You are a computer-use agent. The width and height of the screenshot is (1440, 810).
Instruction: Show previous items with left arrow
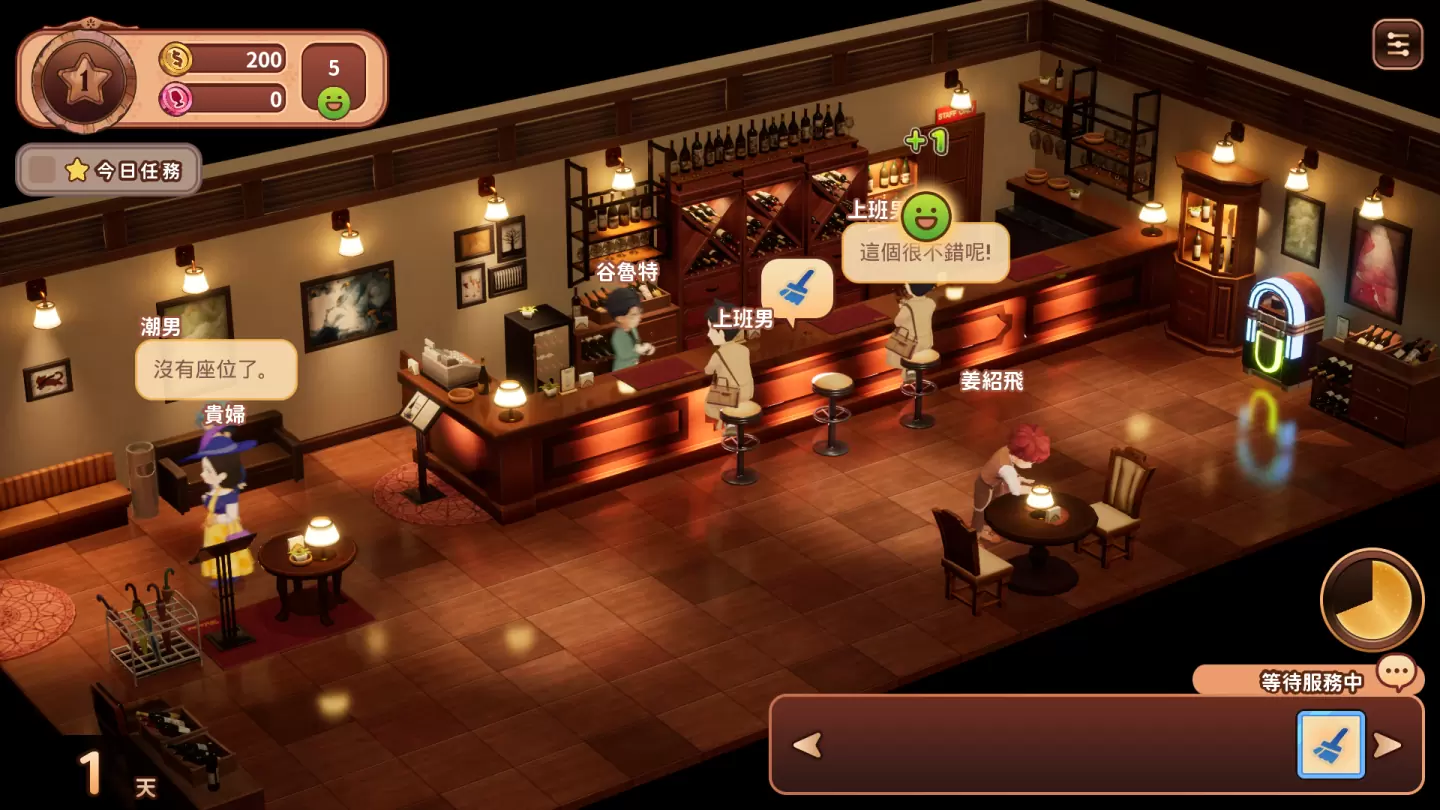(x=807, y=745)
